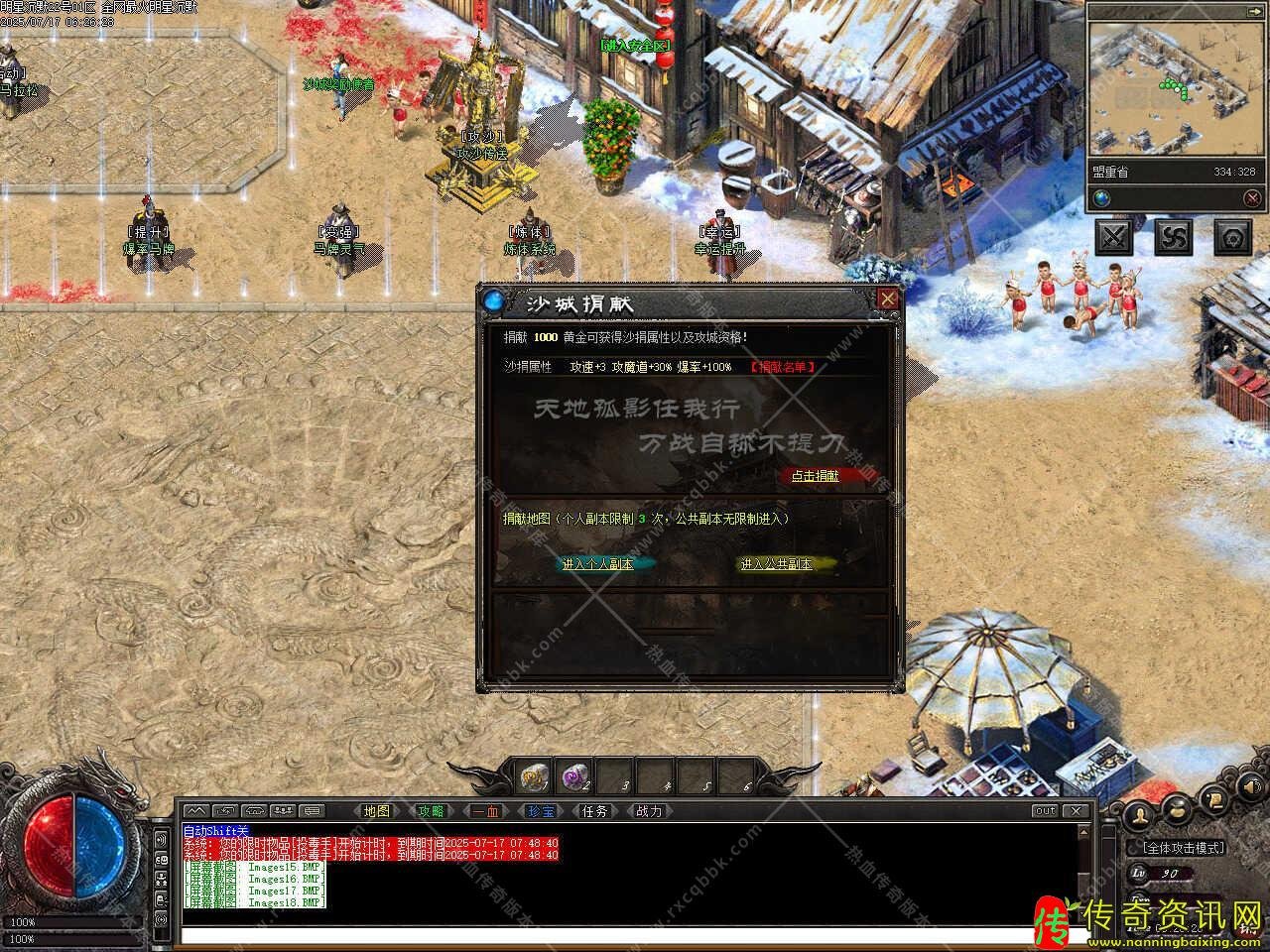Viewport: 1270px width, 952px height.
Task: Show the 战力 combat power tab
Action: click(649, 811)
